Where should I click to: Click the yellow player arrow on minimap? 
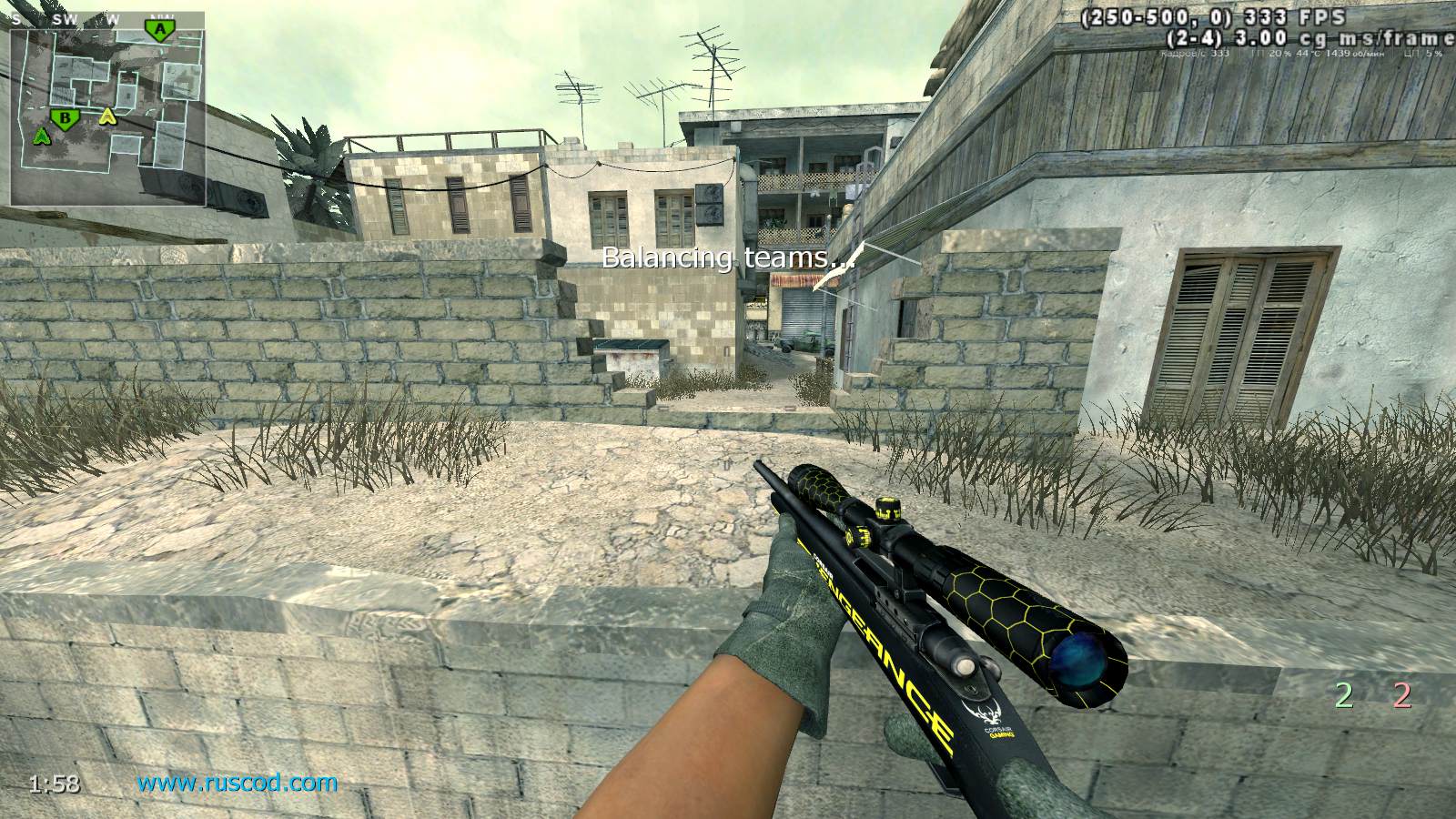click(107, 116)
